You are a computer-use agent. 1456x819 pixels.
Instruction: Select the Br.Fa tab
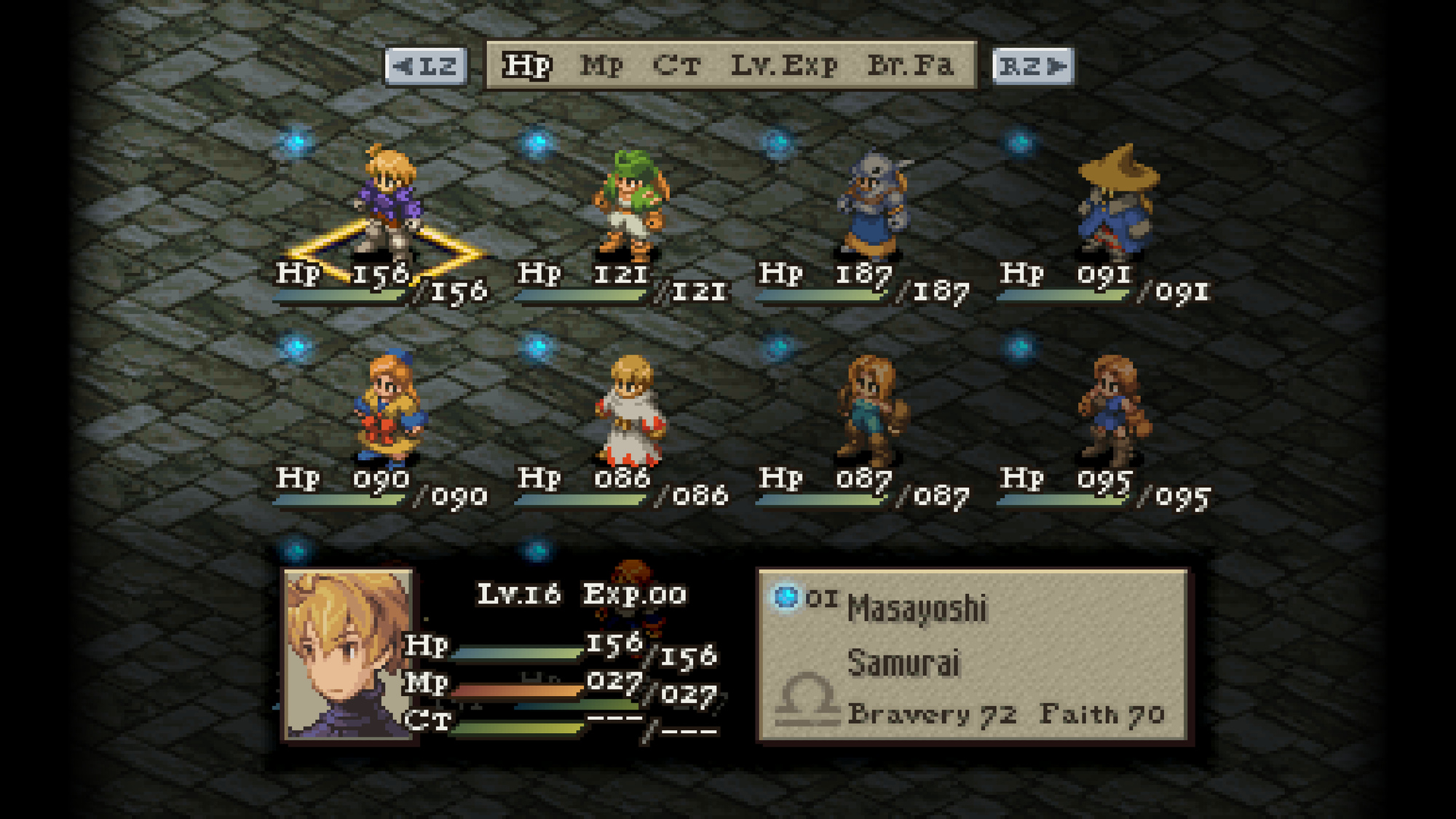[911, 66]
